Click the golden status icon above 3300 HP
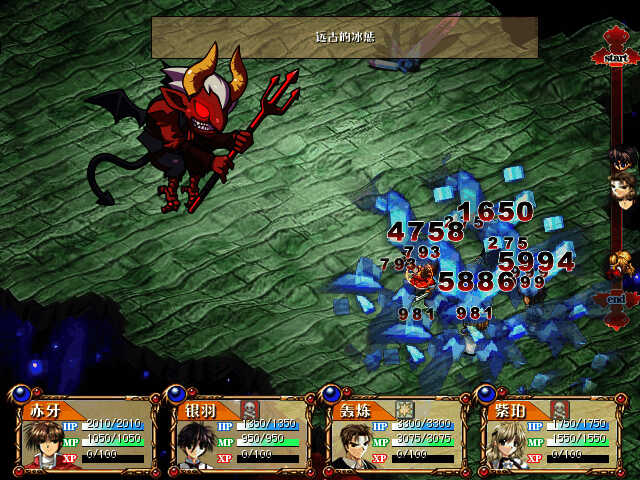Image resolution: width=640 pixels, height=480 pixels. pos(405,409)
